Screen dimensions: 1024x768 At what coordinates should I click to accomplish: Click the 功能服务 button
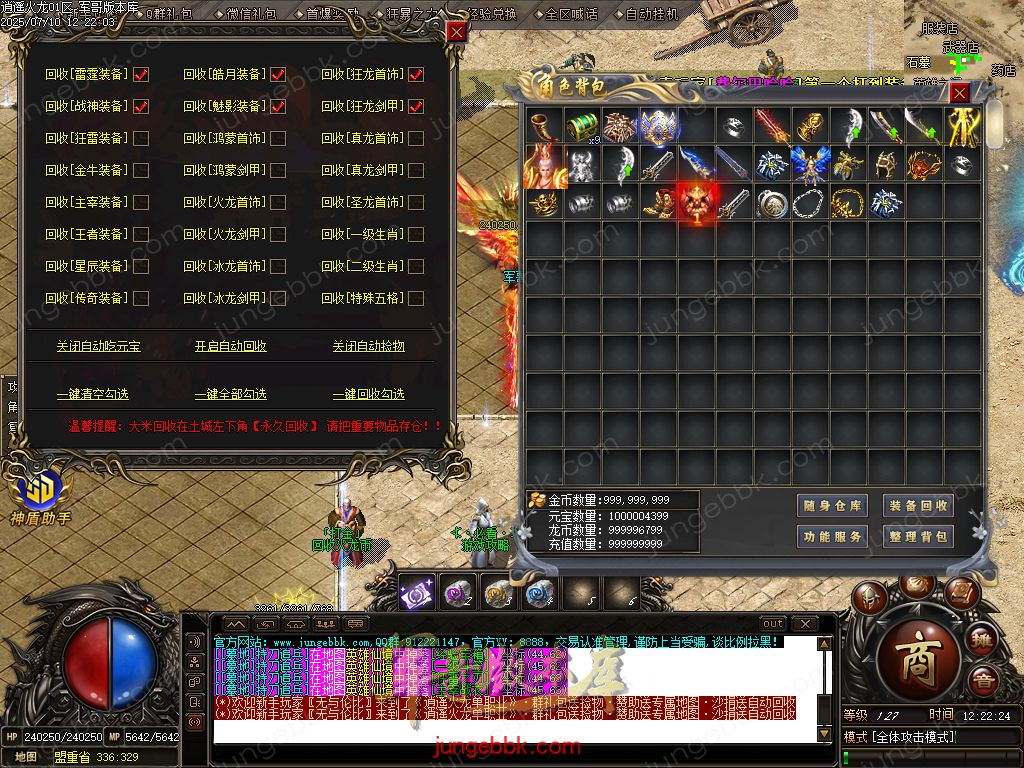coord(832,537)
